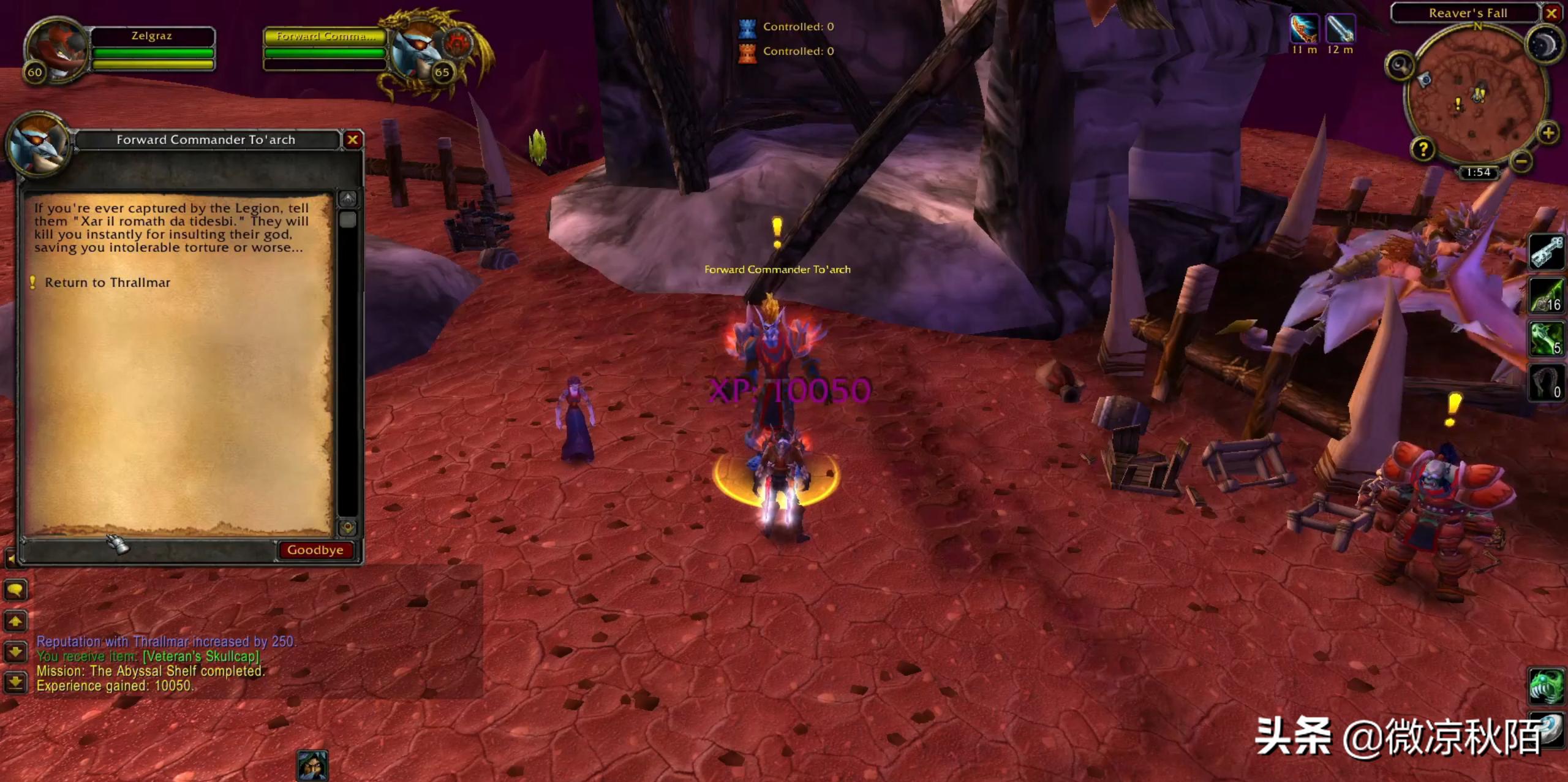Zoom in on the minimap
This screenshot has width=1568, height=782.
pos(1548,132)
